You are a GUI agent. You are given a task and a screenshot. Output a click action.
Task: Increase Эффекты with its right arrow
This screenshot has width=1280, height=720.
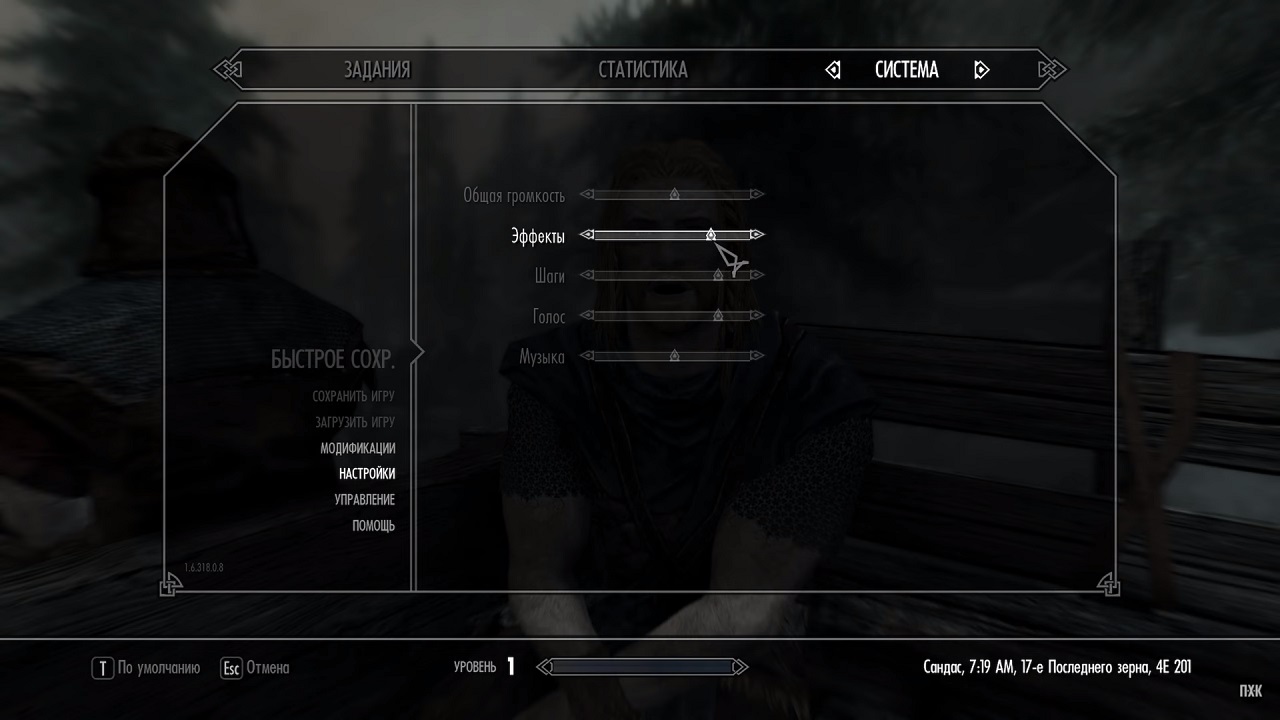point(757,235)
